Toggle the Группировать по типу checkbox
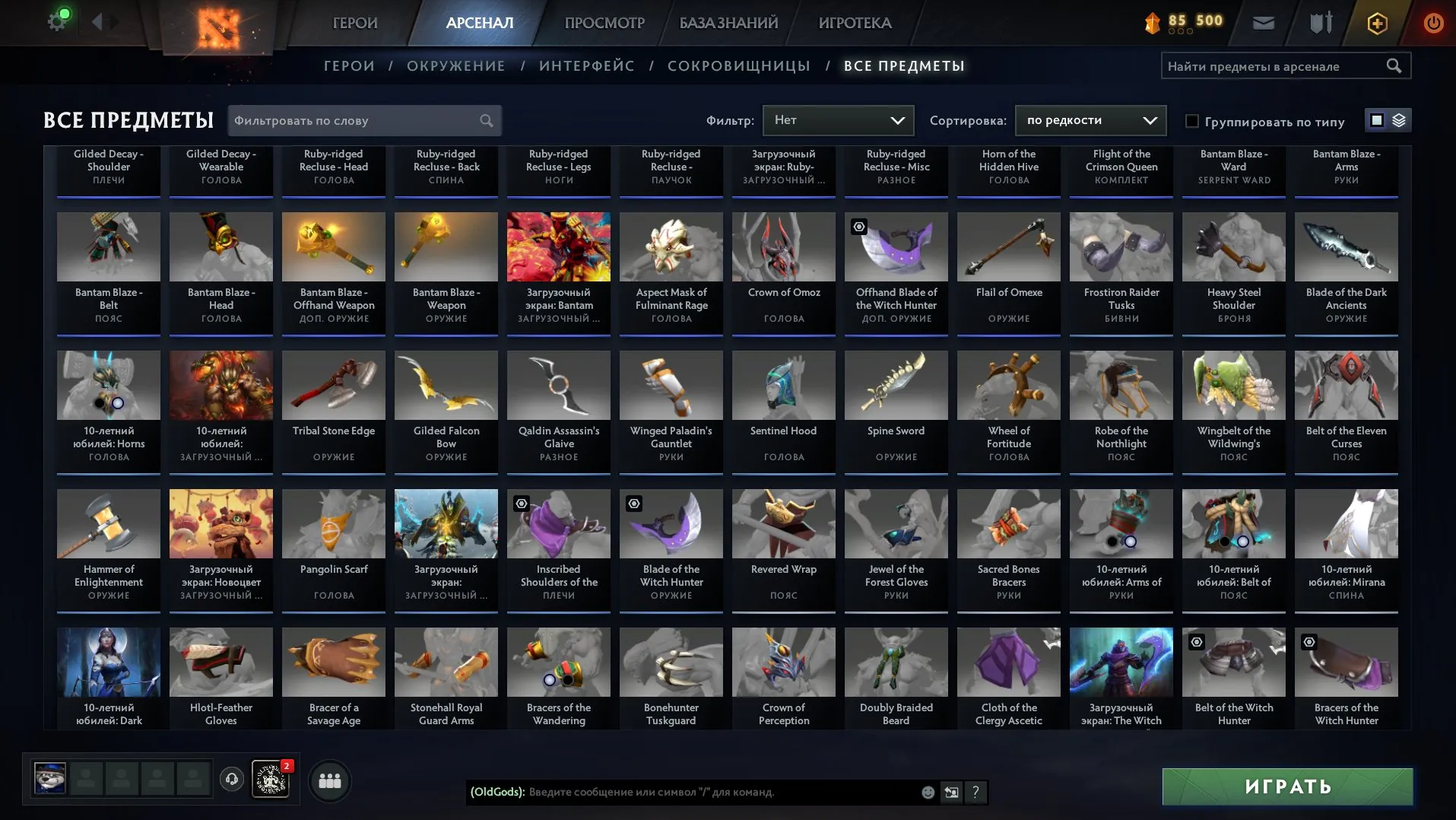The width and height of the screenshot is (1456, 820). tap(1192, 121)
